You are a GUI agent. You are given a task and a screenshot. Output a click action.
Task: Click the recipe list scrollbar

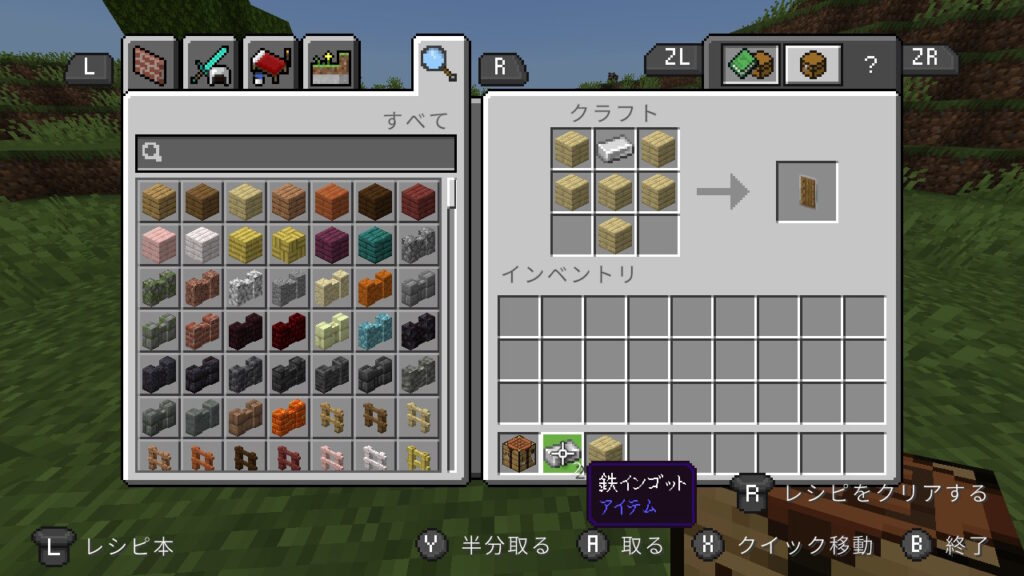(451, 192)
